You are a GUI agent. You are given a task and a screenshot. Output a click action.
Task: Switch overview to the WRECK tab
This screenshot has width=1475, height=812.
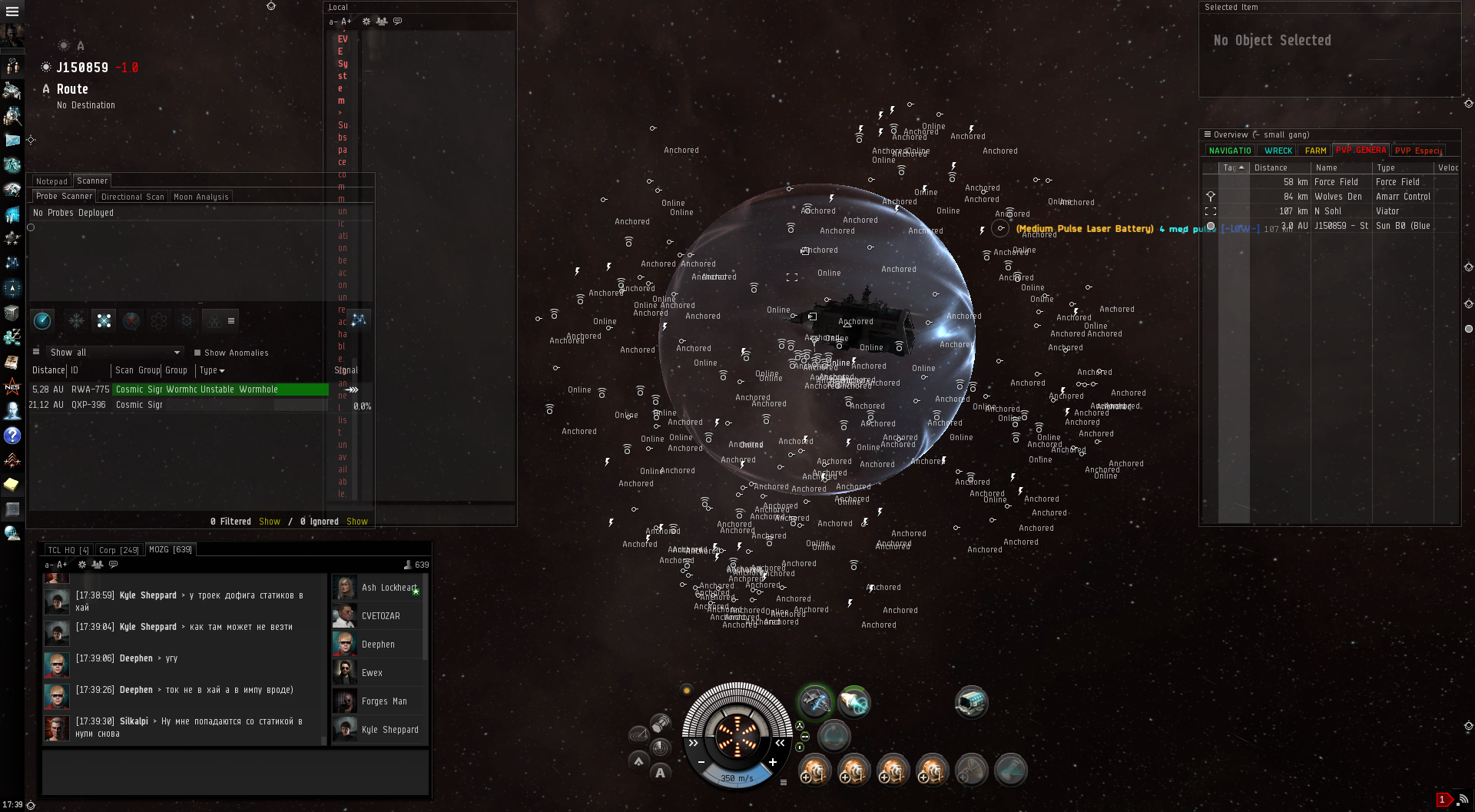[1278, 151]
